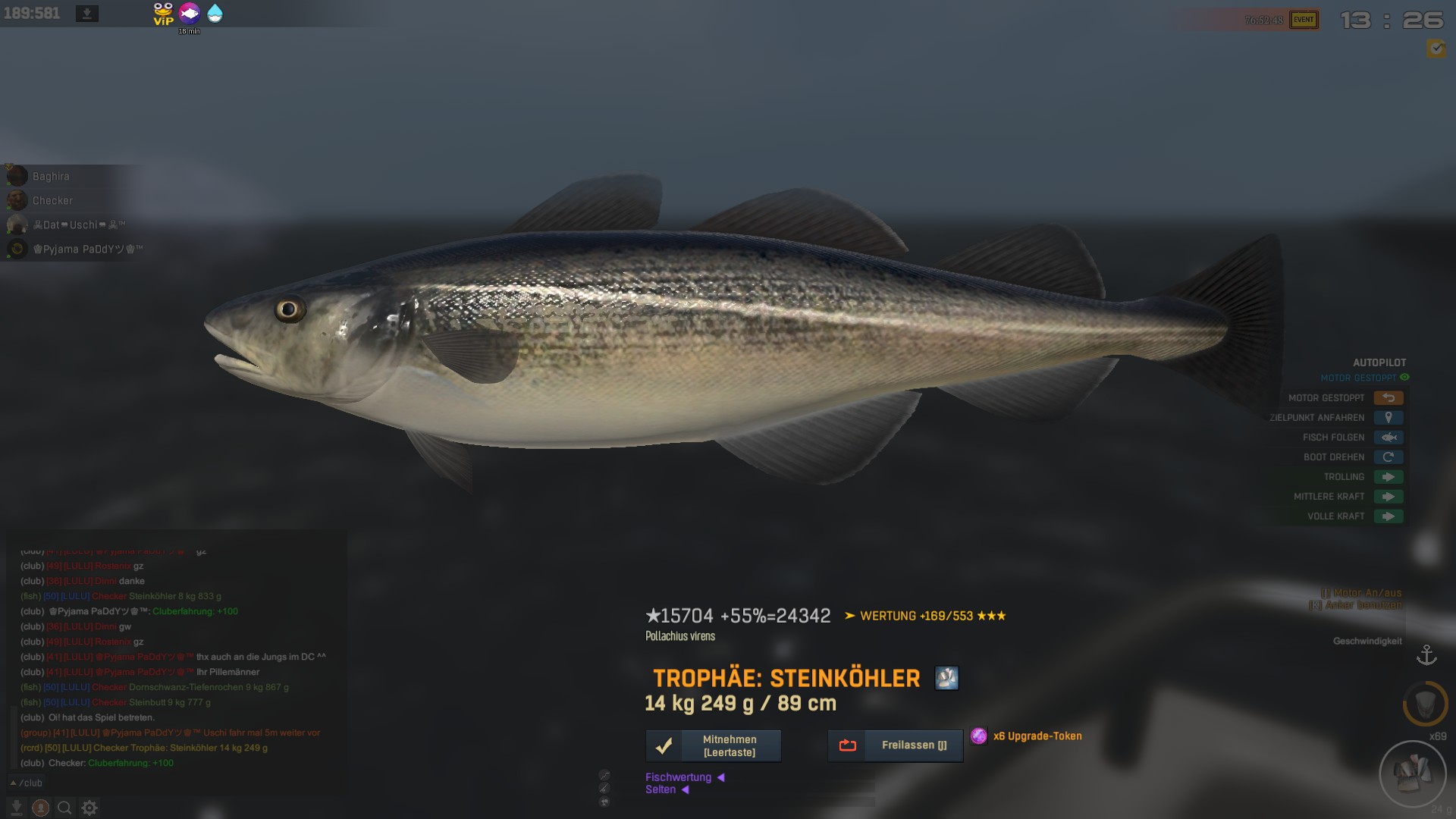
Task: Open the Steinköhler trophy info icon
Action: pos(946,678)
